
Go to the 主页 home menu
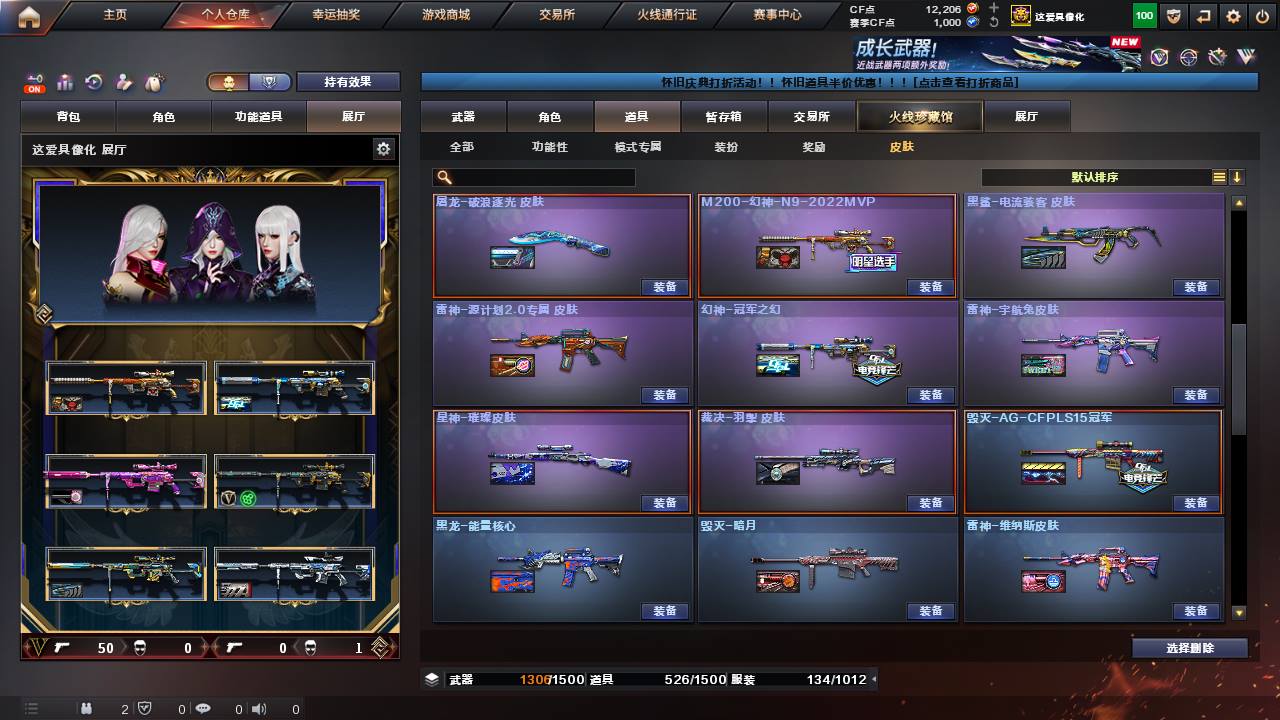click(115, 15)
